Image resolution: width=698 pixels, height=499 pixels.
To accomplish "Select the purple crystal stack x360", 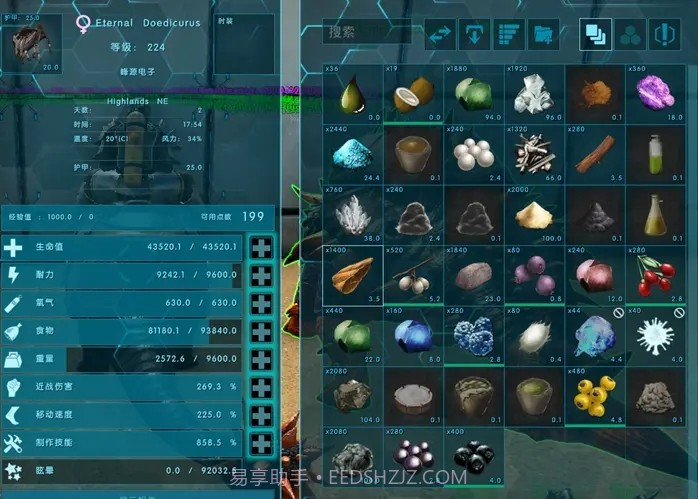I will point(656,95).
